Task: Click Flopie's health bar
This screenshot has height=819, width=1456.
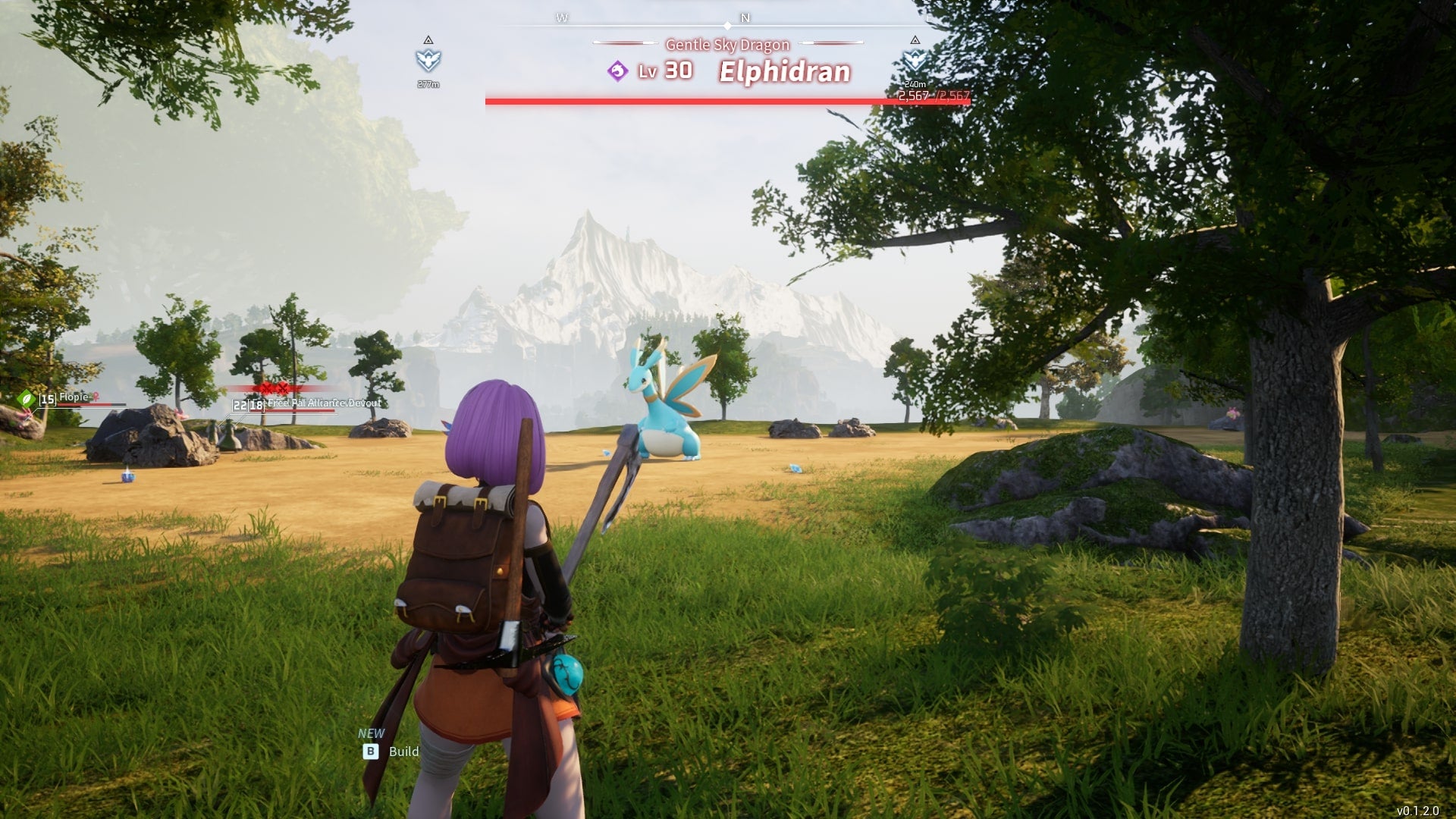Action: pos(91,404)
